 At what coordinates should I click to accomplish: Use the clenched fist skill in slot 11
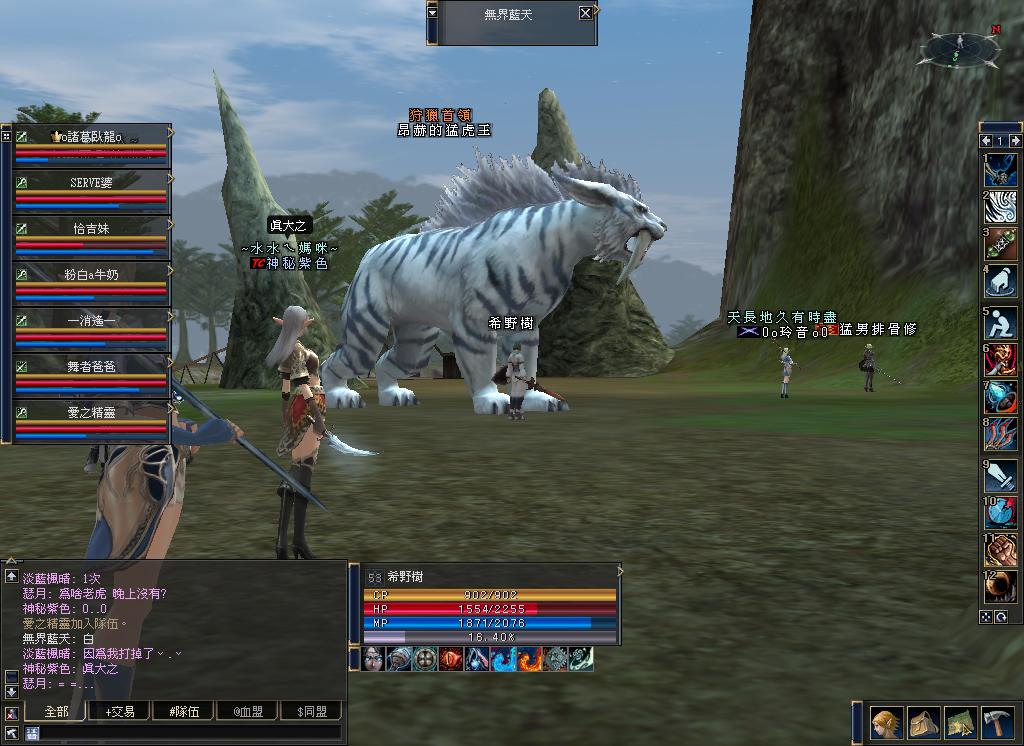pyautogui.click(x=1000, y=549)
